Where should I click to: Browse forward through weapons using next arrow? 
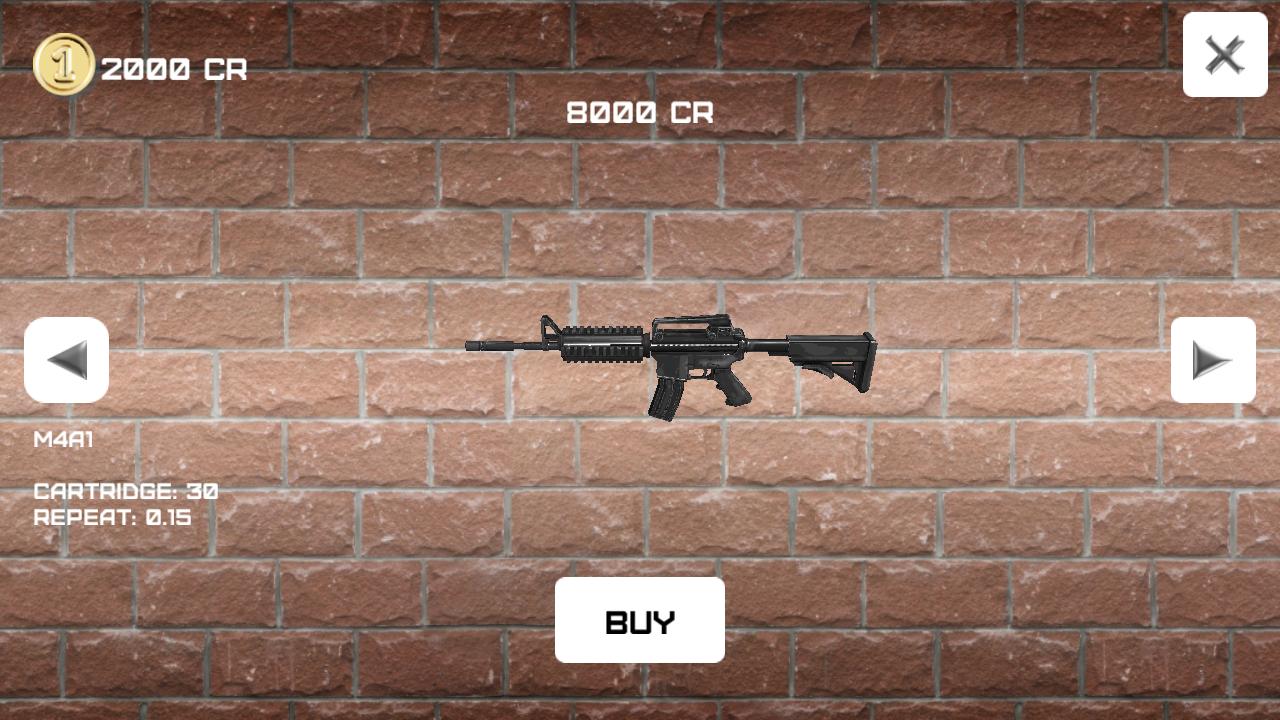pos(1213,360)
